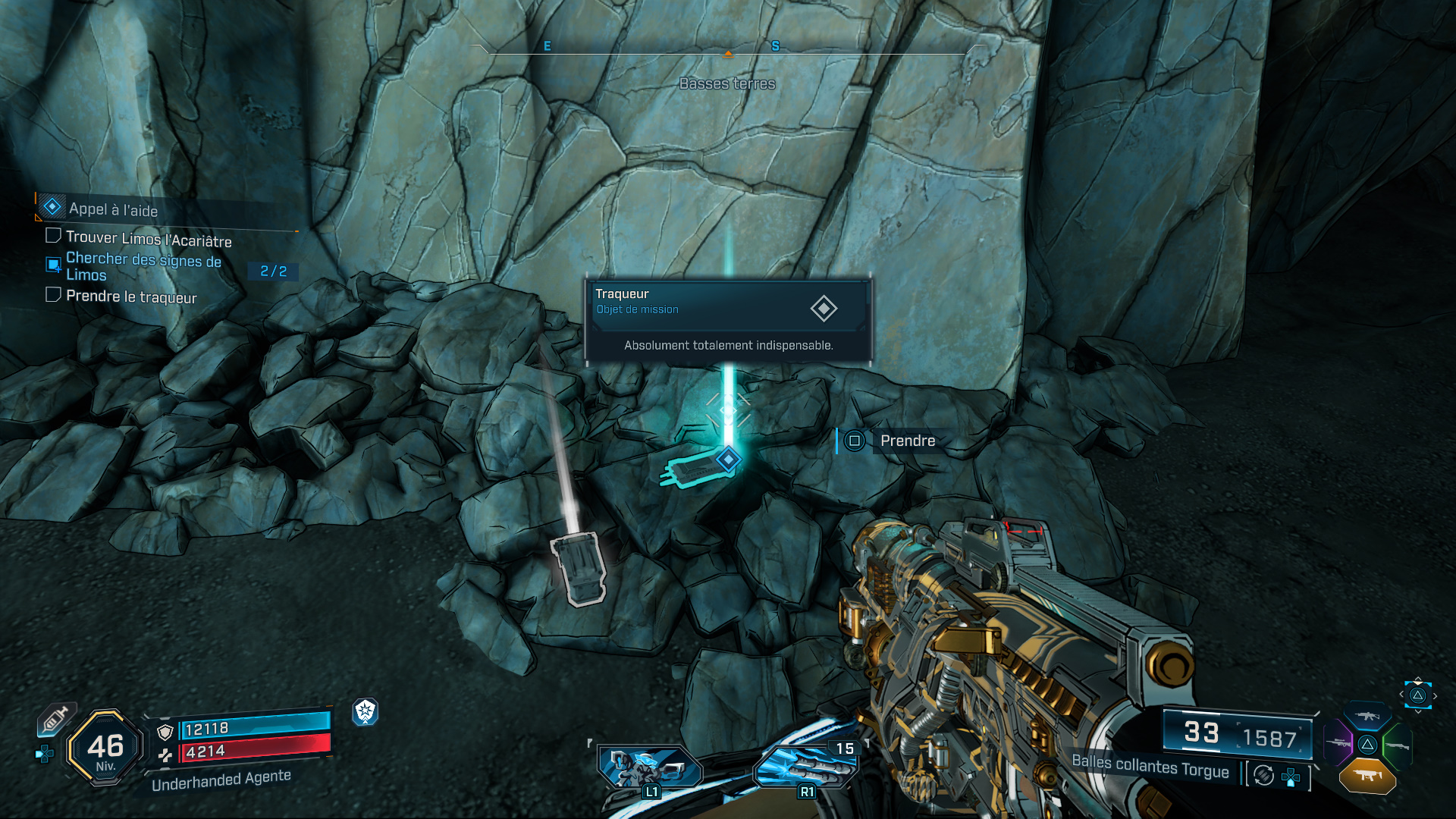Image resolution: width=1456 pixels, height=819 pixels.
Task: Click the compass bar at the top
Action: pyautogui.click(x=728, y=50)
